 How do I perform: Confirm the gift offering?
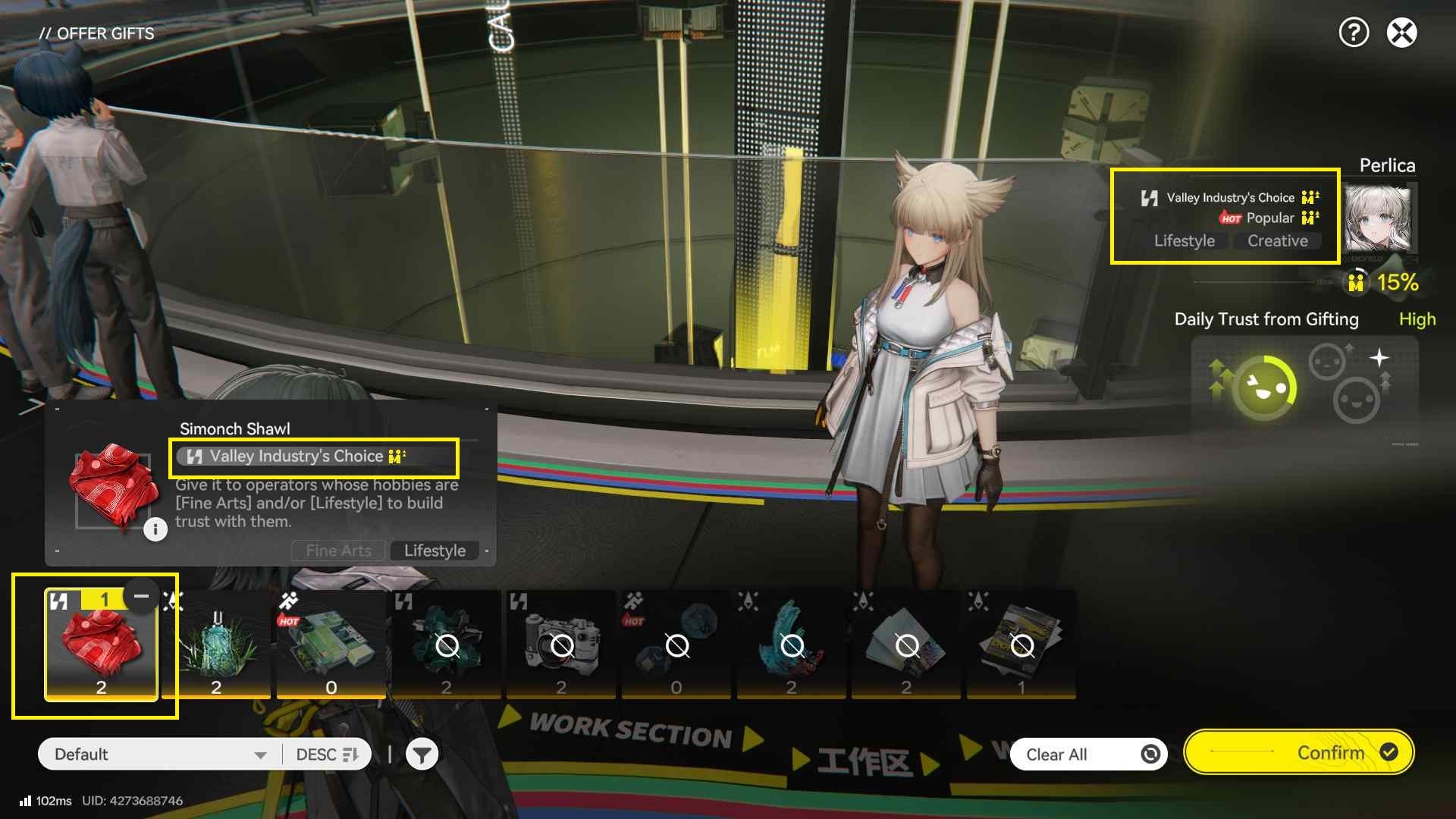1298,752
